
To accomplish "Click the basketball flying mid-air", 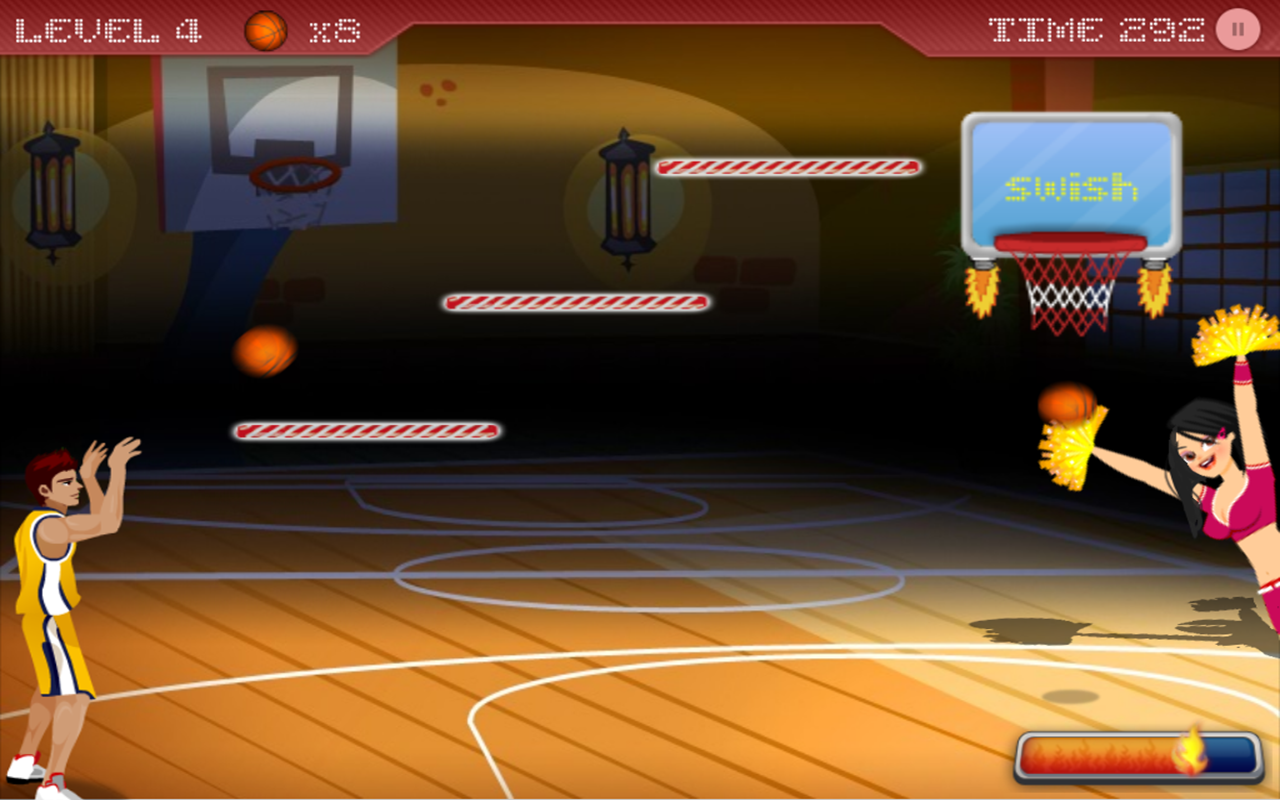I will (x=263, y=352).
